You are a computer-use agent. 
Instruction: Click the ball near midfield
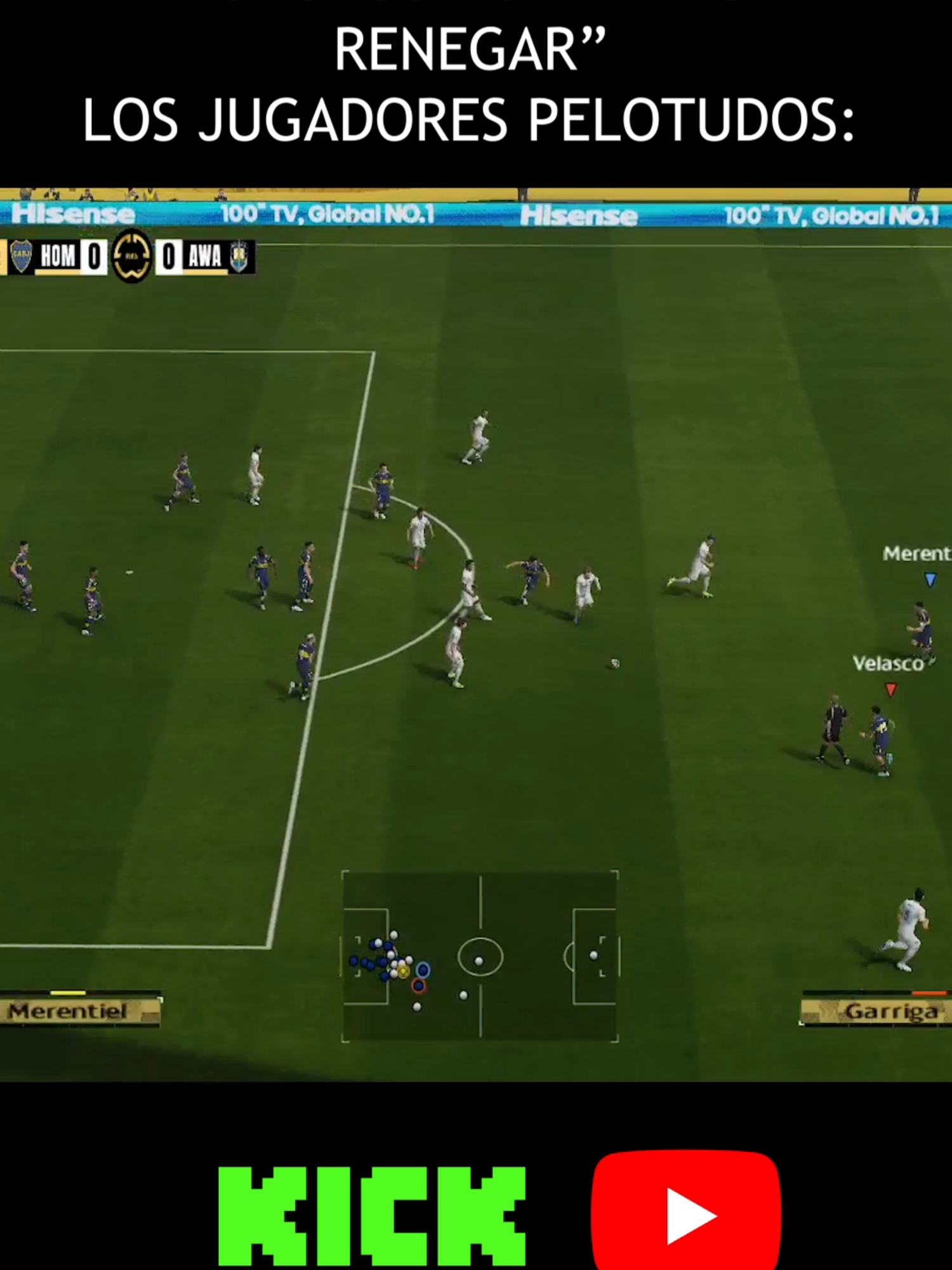pyautogui.click(x=614, y=662)
